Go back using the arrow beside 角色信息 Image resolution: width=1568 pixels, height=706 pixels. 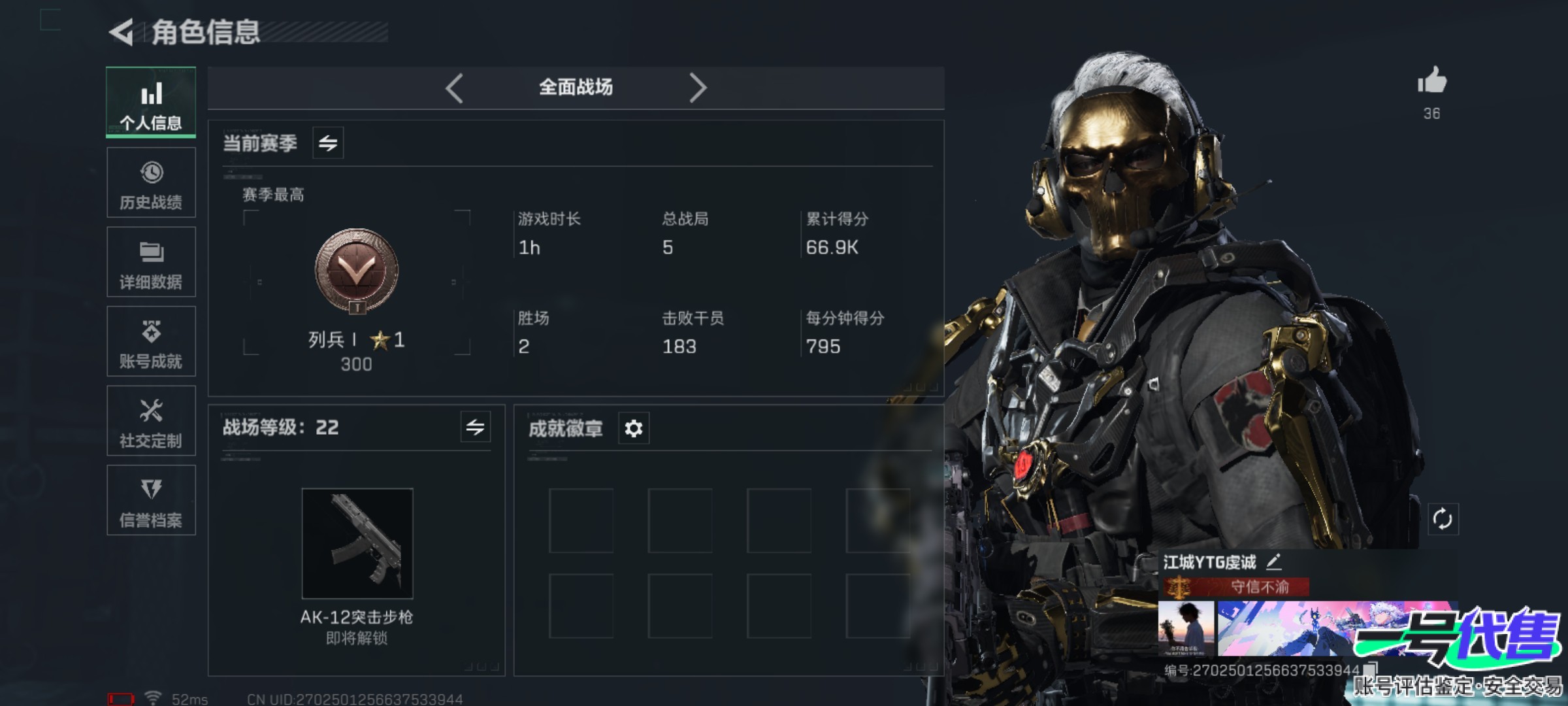[122, 32]
